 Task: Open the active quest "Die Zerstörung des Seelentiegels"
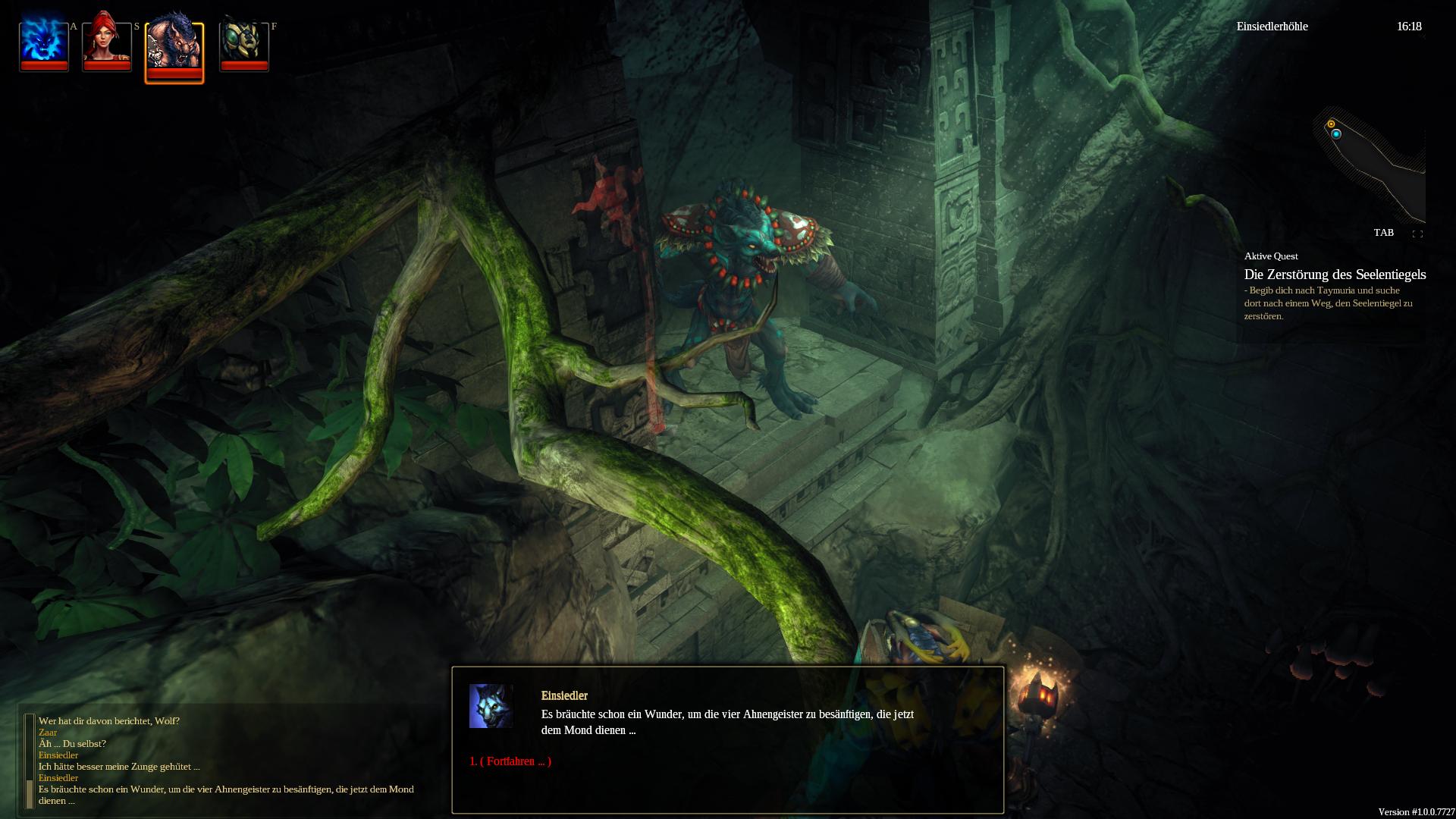coord(1335,275)
